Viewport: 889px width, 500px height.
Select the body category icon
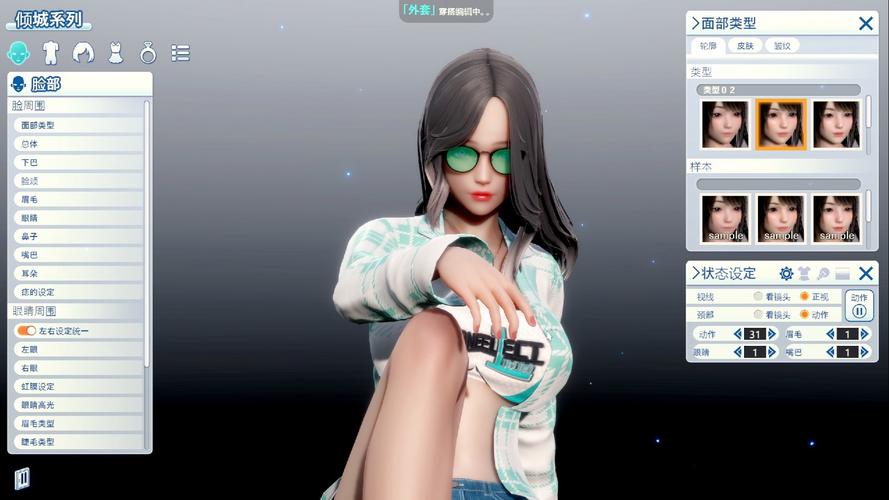click(x=51, y=53)
